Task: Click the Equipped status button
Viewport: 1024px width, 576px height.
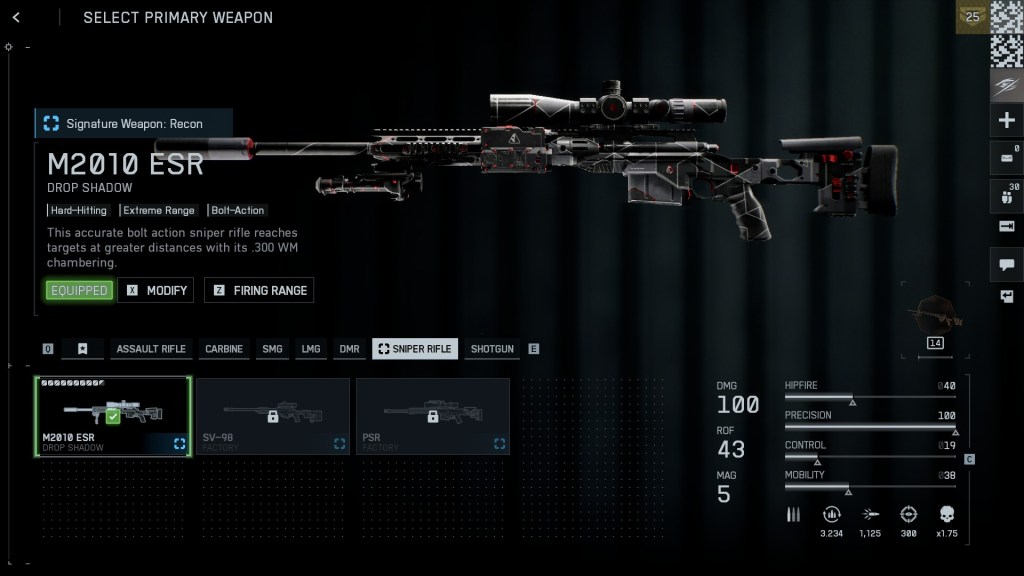Action: coord(79,290)
